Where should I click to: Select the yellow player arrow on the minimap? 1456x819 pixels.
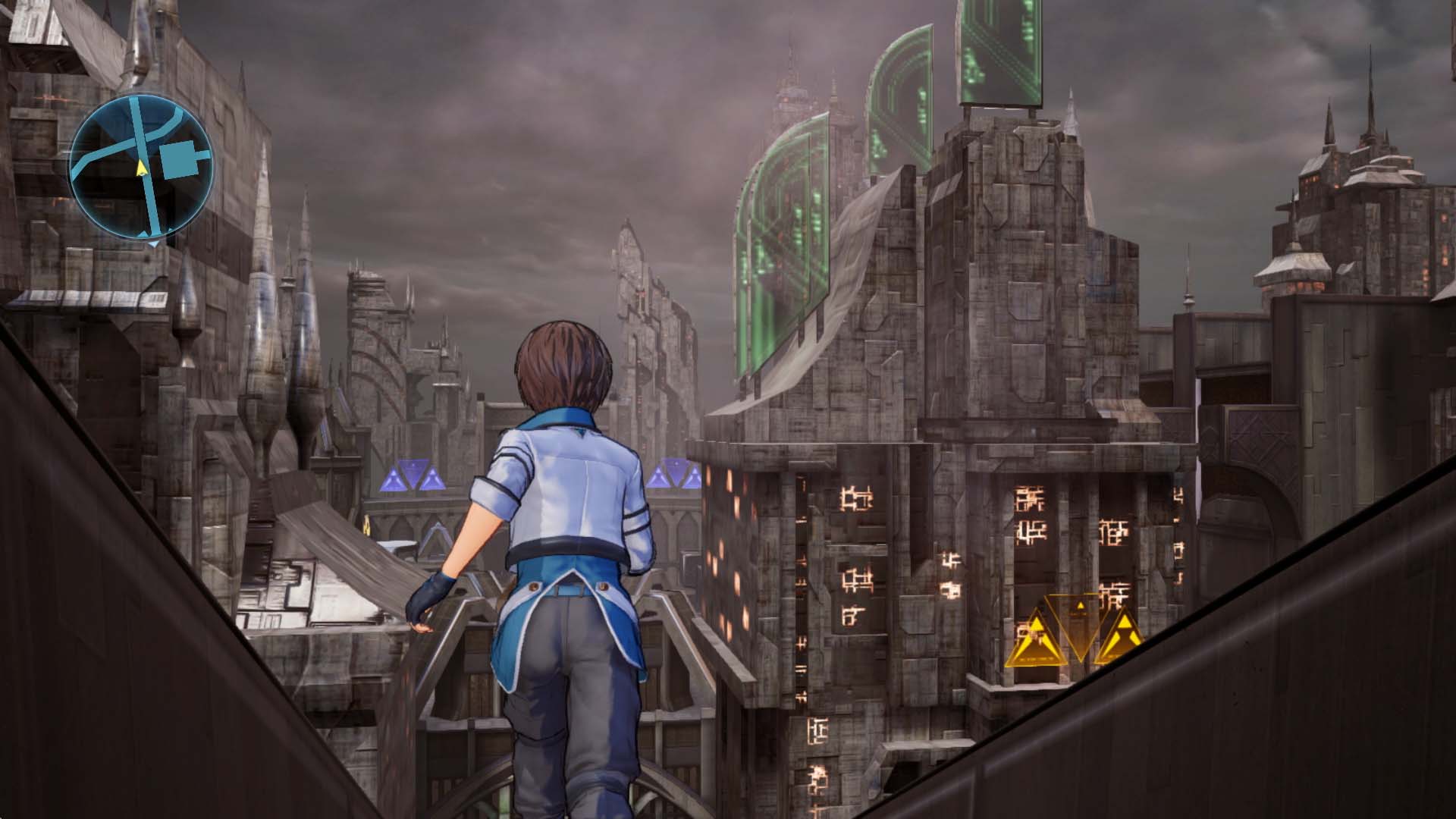pyautogui.click(x=142, y=168)
